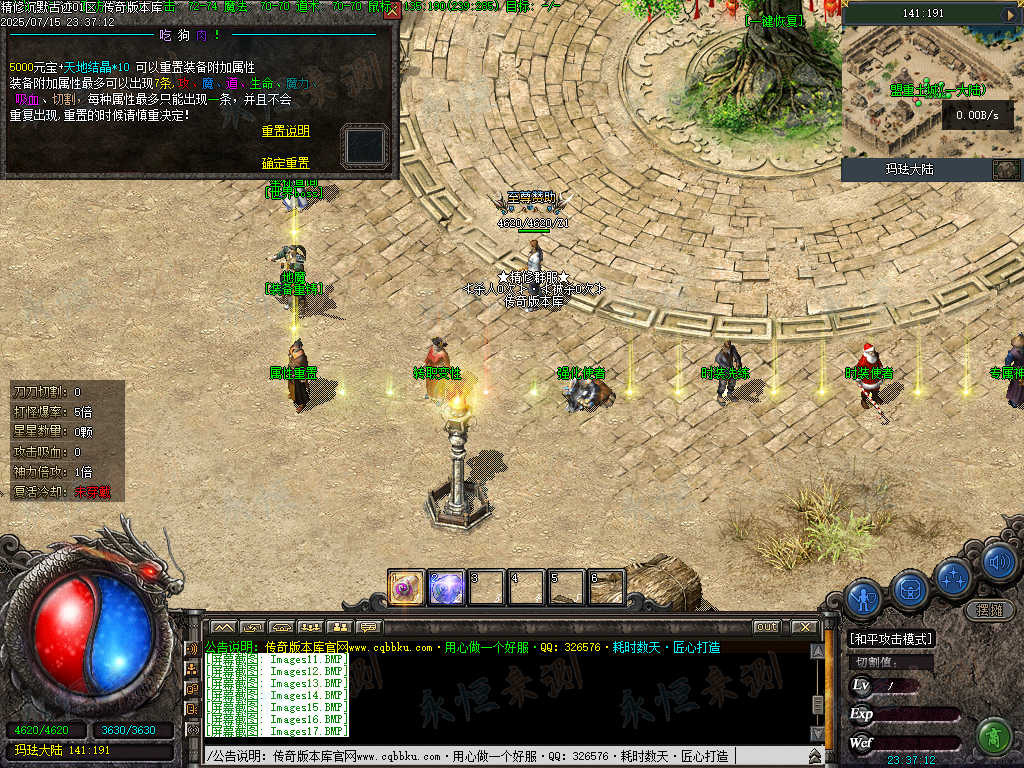The width and height of the screenshot is (1024, 768).
Task: Open the bag round button
Action: 910,588
